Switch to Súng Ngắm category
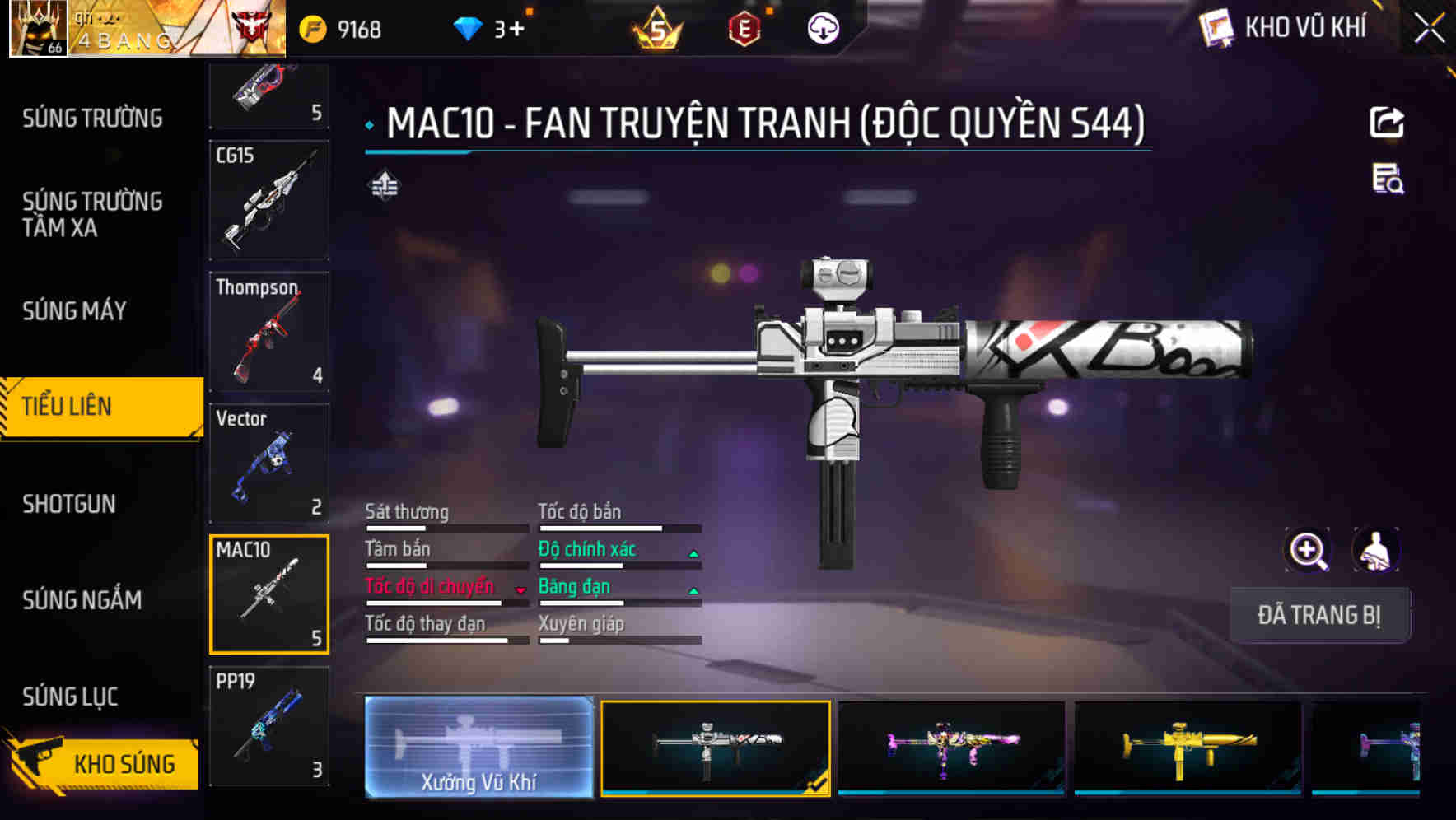Screen dimensions: 1456x820 coord(82,600)
